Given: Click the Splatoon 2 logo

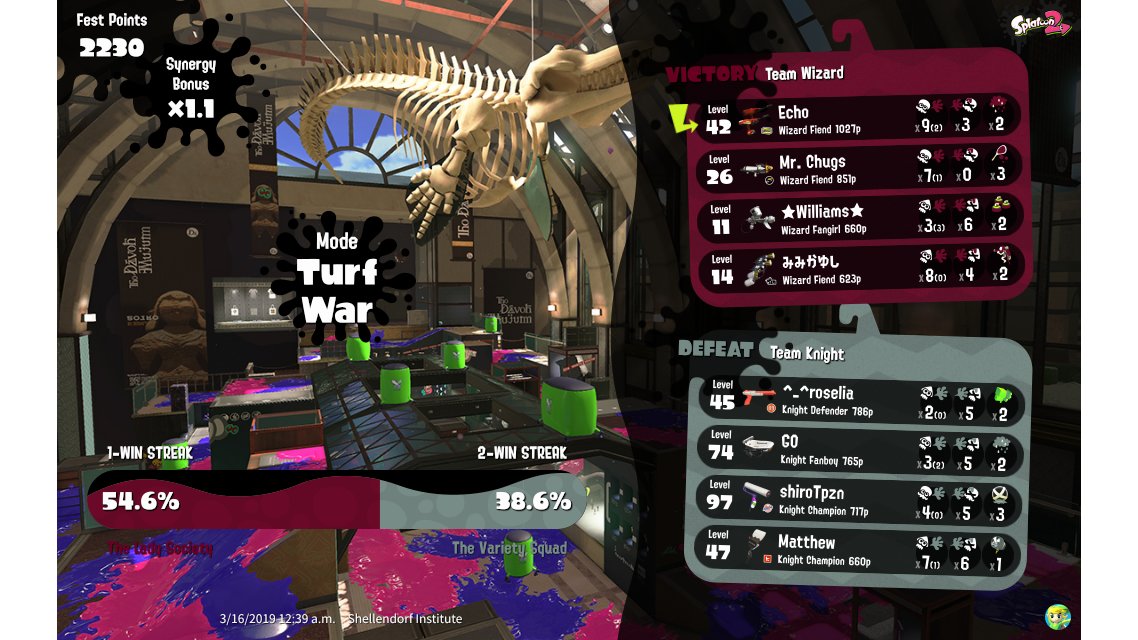Looking at the screenshot, I should 1040,24.
